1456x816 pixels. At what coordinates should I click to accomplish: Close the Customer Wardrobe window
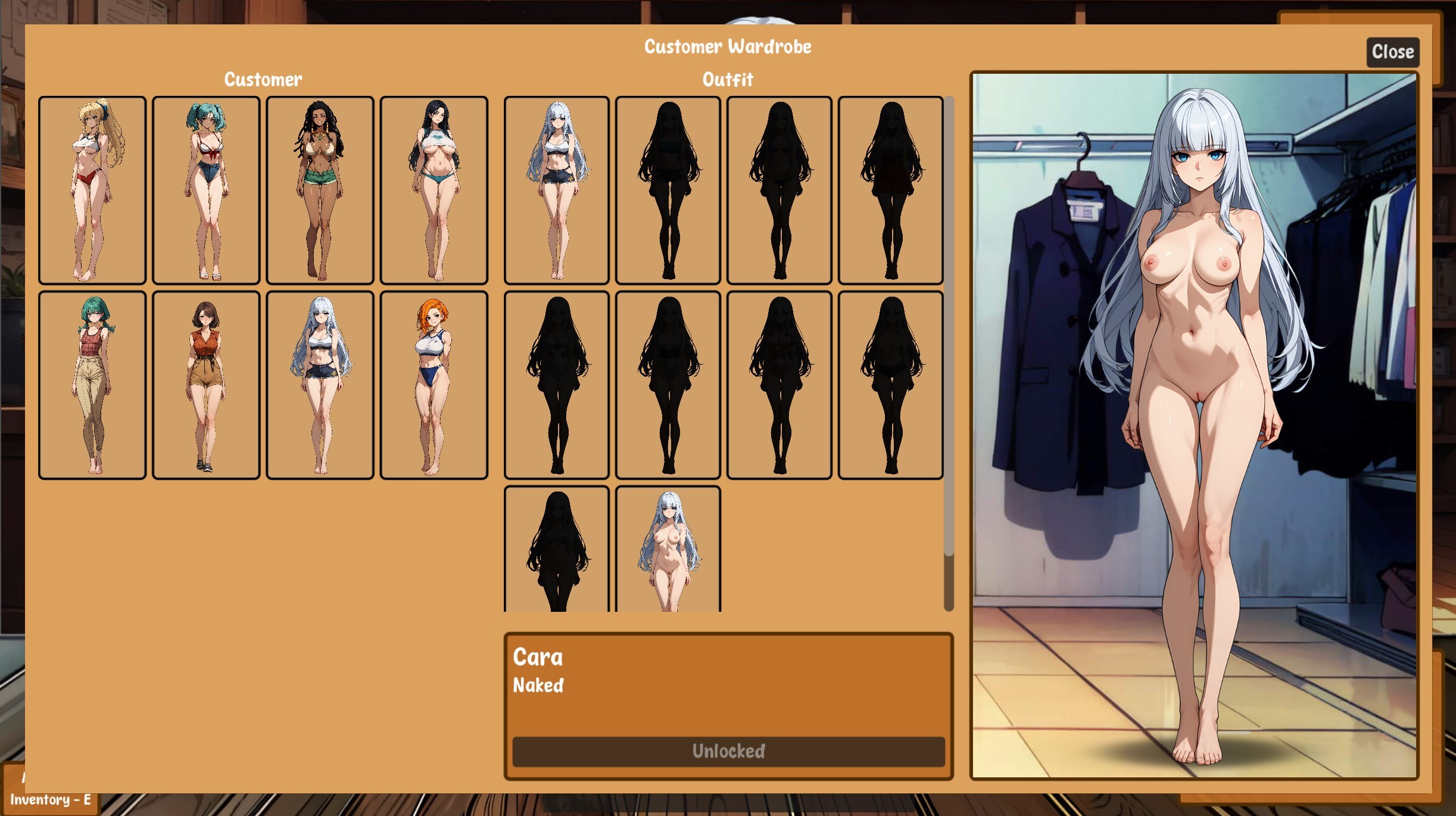(x=1392, y=52)
